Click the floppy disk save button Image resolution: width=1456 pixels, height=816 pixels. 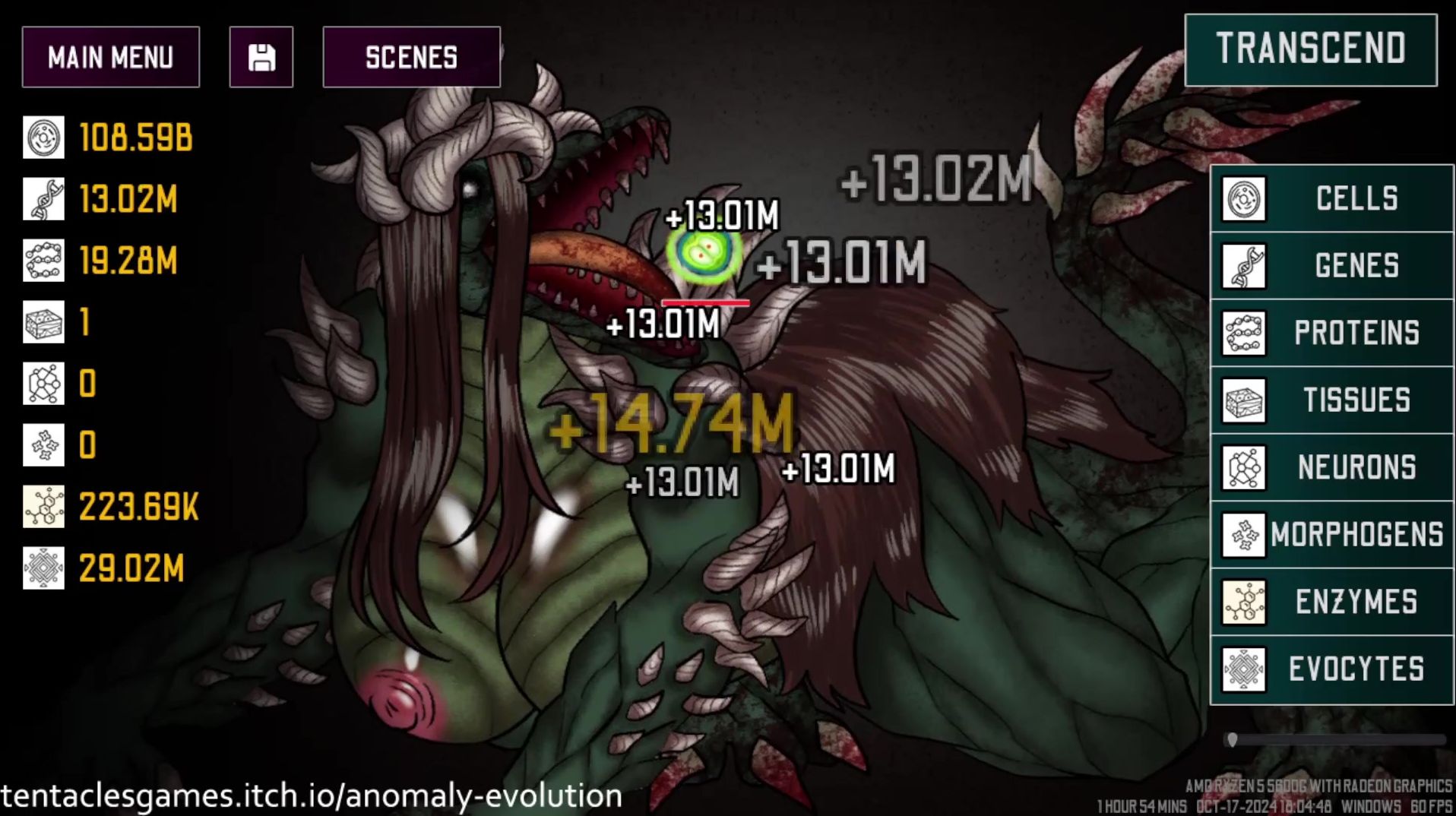point(261,57)
